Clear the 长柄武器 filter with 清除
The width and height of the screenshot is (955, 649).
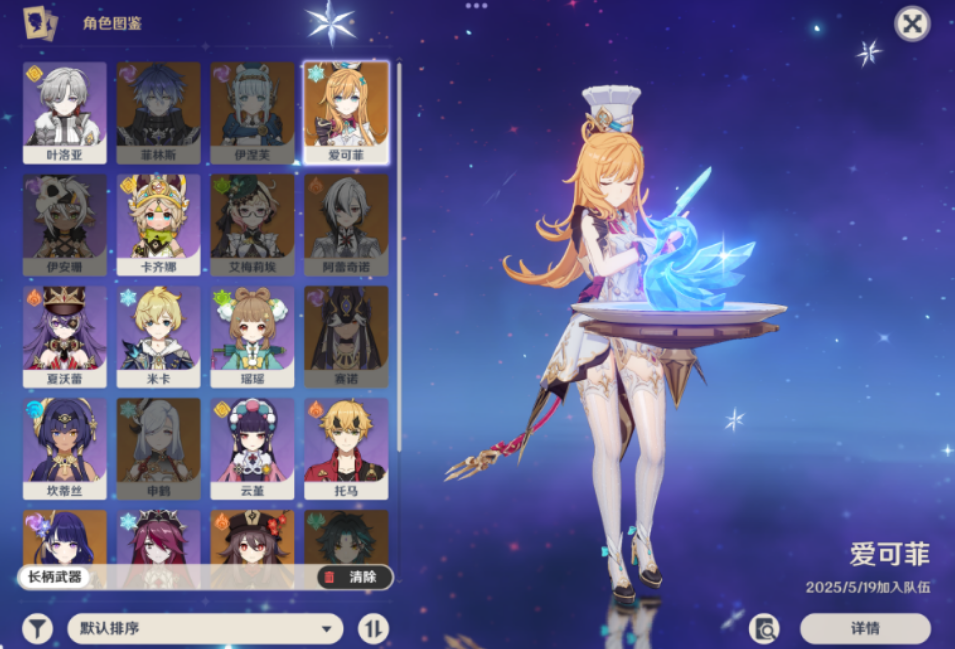click(353, 577)
